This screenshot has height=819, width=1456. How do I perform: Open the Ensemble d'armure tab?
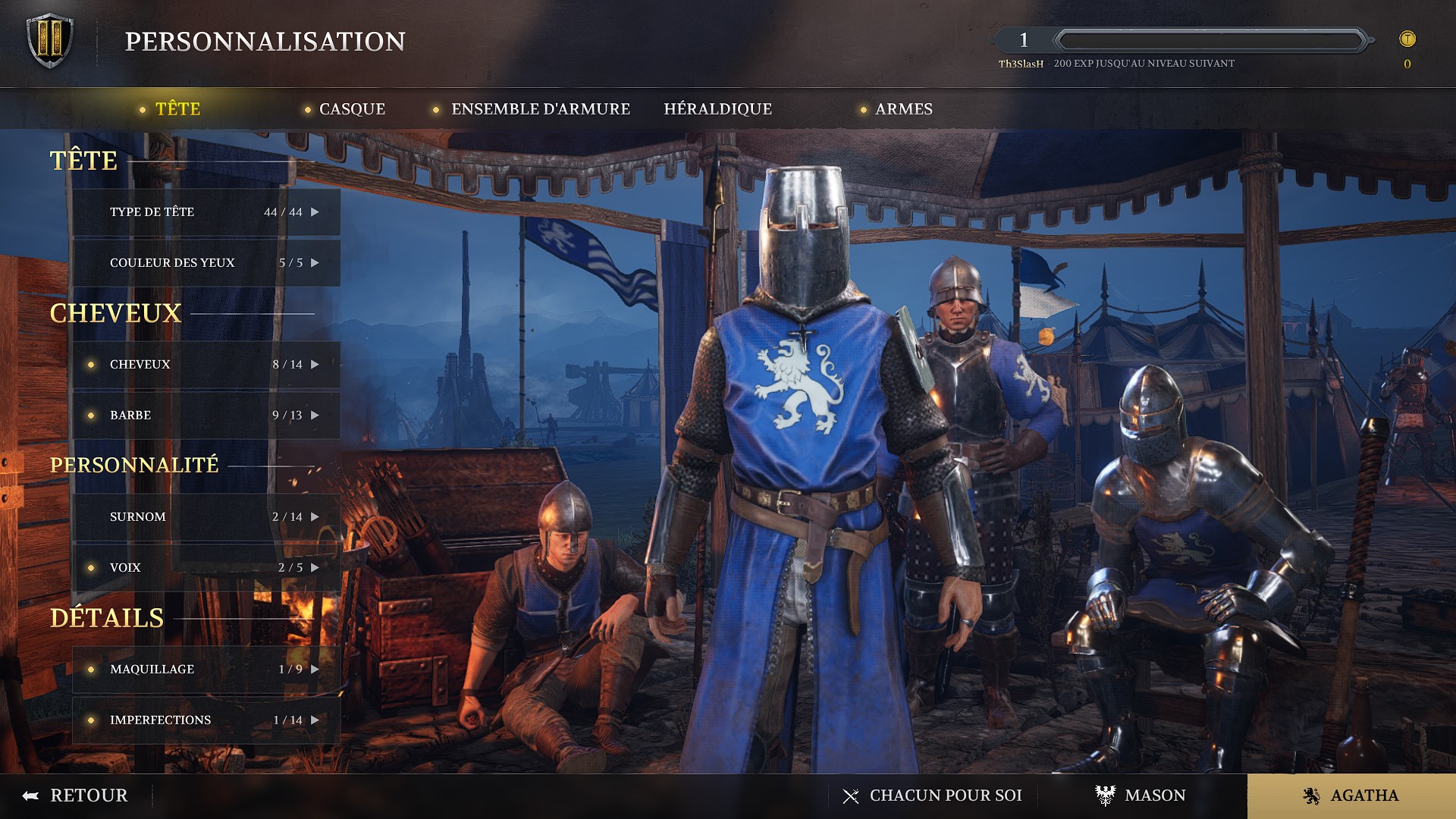[x=540, y=109]
